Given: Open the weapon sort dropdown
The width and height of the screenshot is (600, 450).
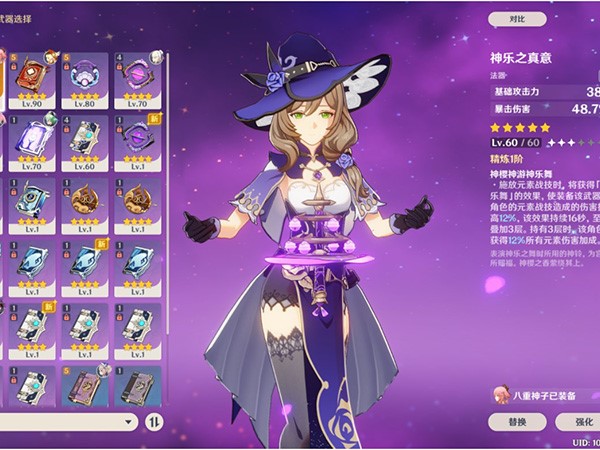Looking at the screenshot, I should click(68, 422).
